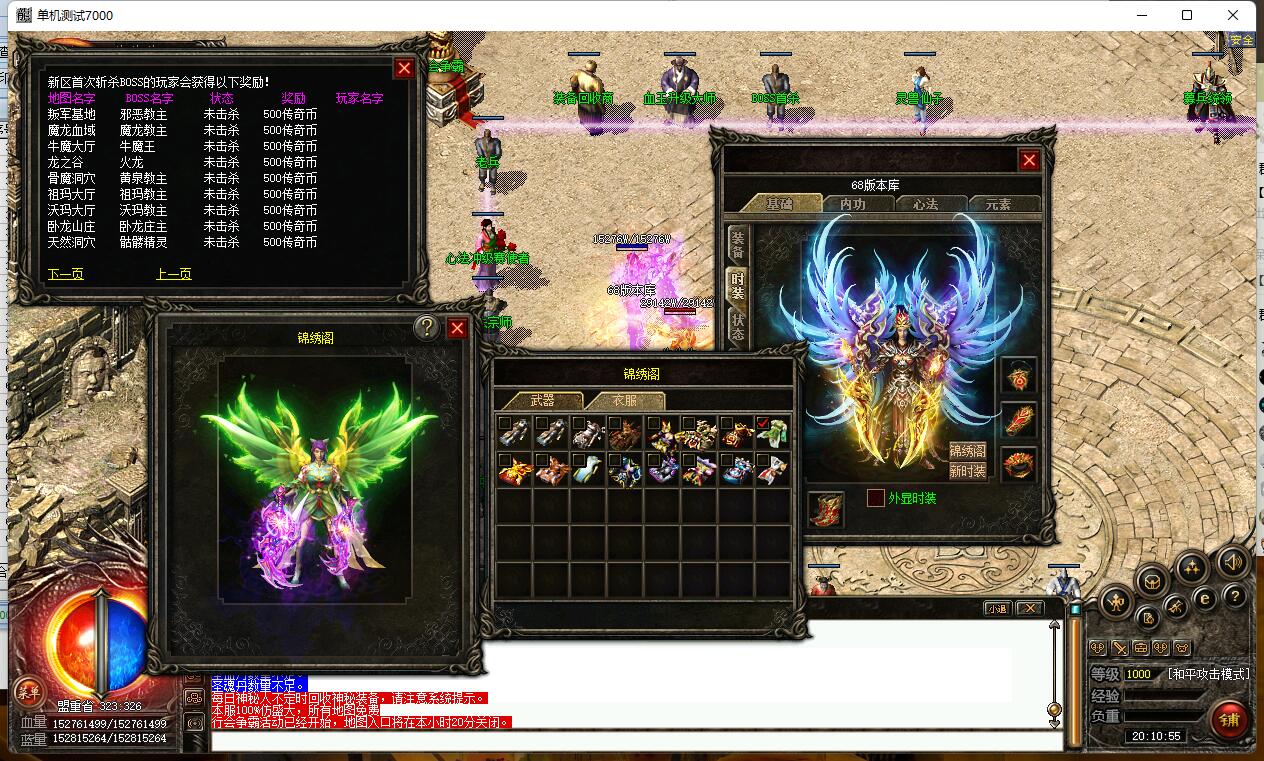The width and height of the screenshot is (1264, 761).
Task: Click the 新时装 button
Action: [x=967, y=471]
